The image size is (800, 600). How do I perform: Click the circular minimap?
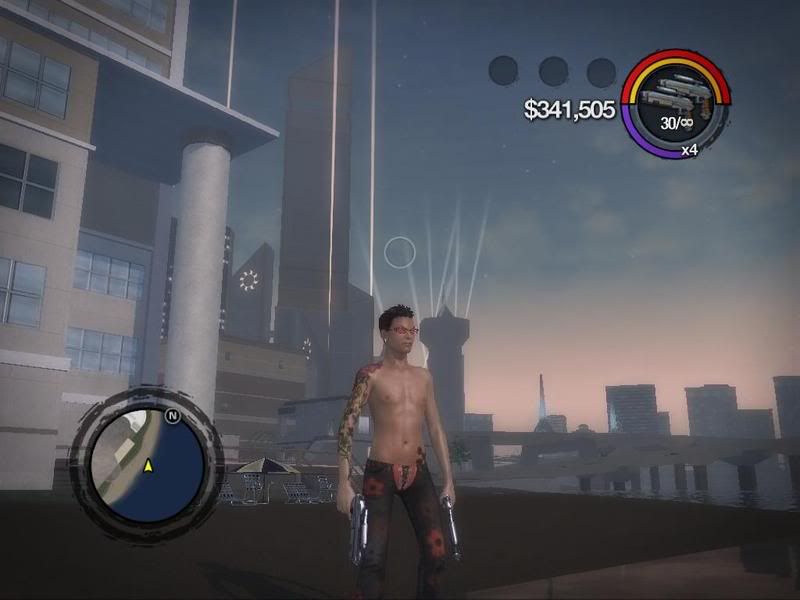(x=147, y=465)
